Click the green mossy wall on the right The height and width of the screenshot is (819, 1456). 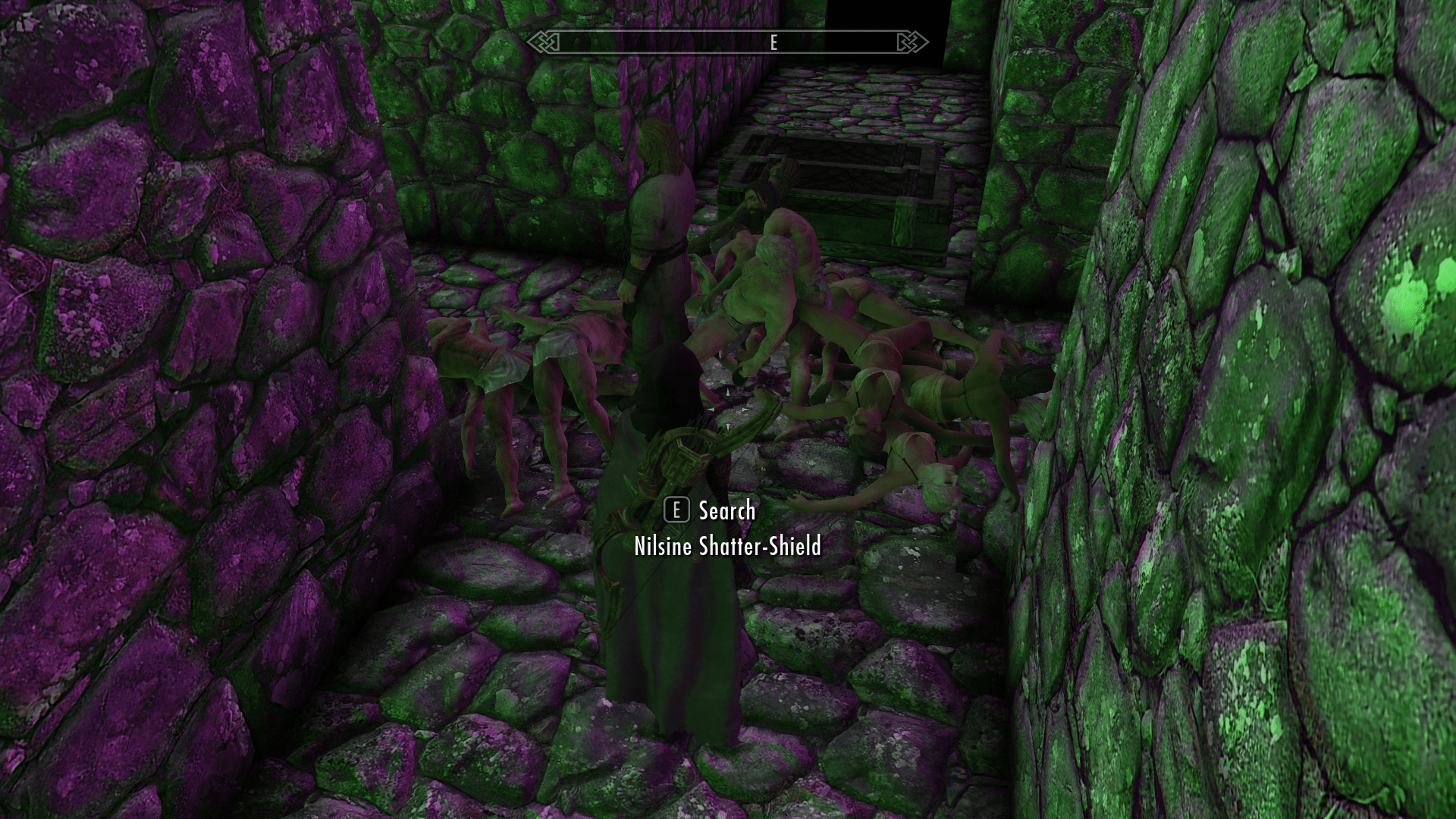(1289, 379)
